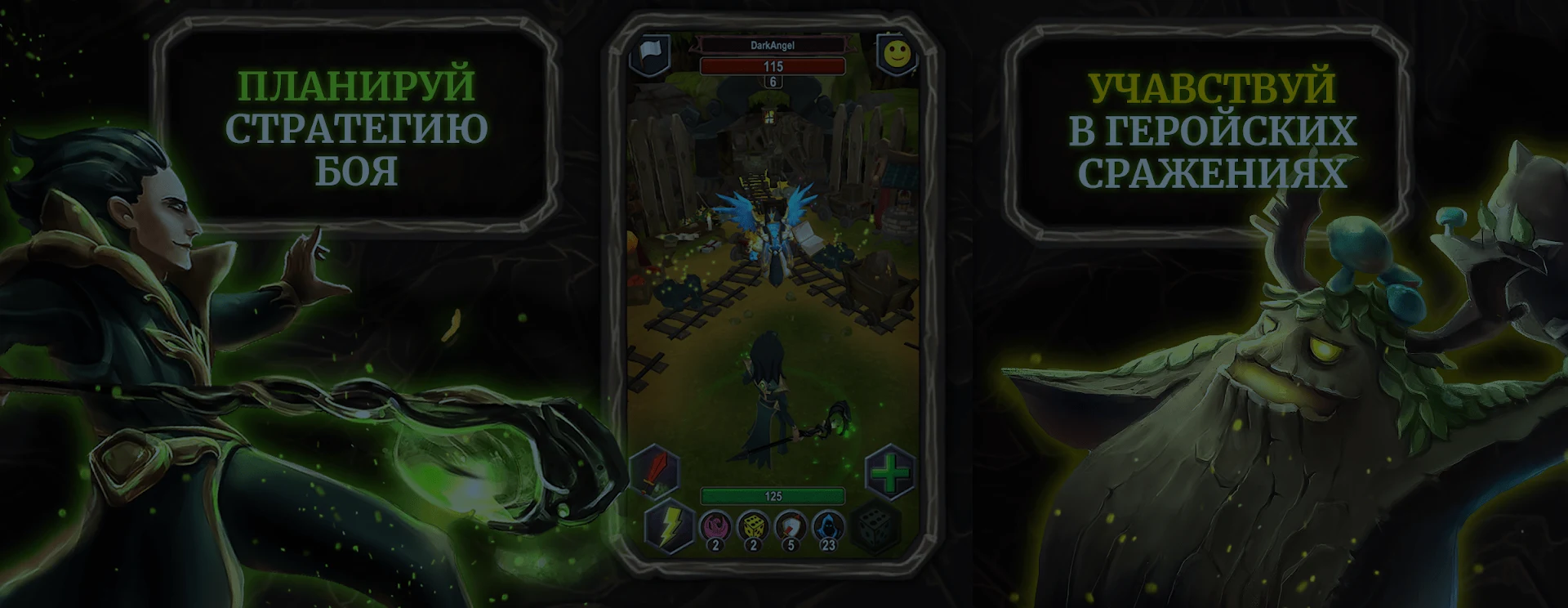Roll the dark dice hexagon button
This screenshot has width=1568, height=608.
click(875, 527)
